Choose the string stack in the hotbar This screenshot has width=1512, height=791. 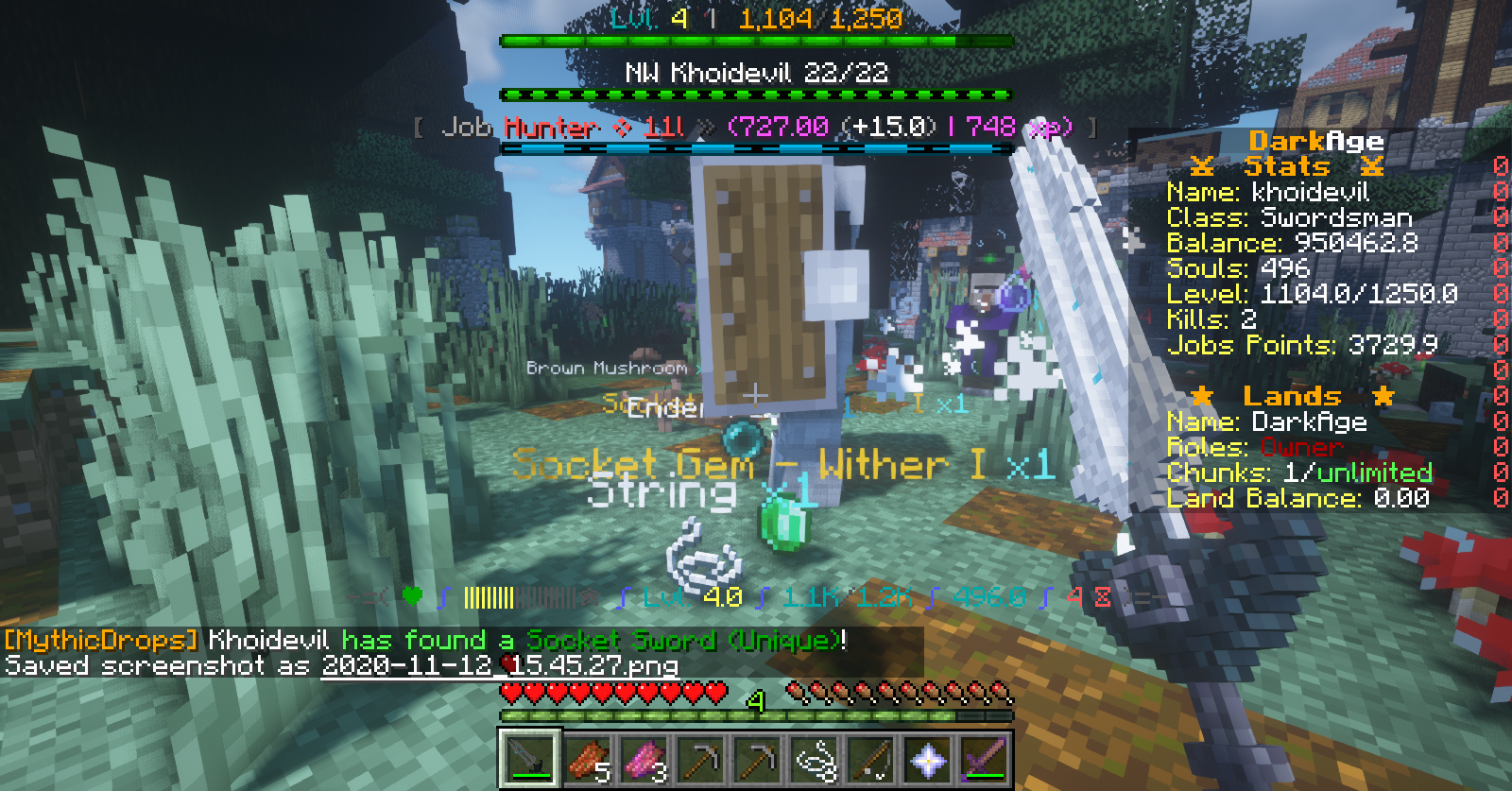[815, 758]
